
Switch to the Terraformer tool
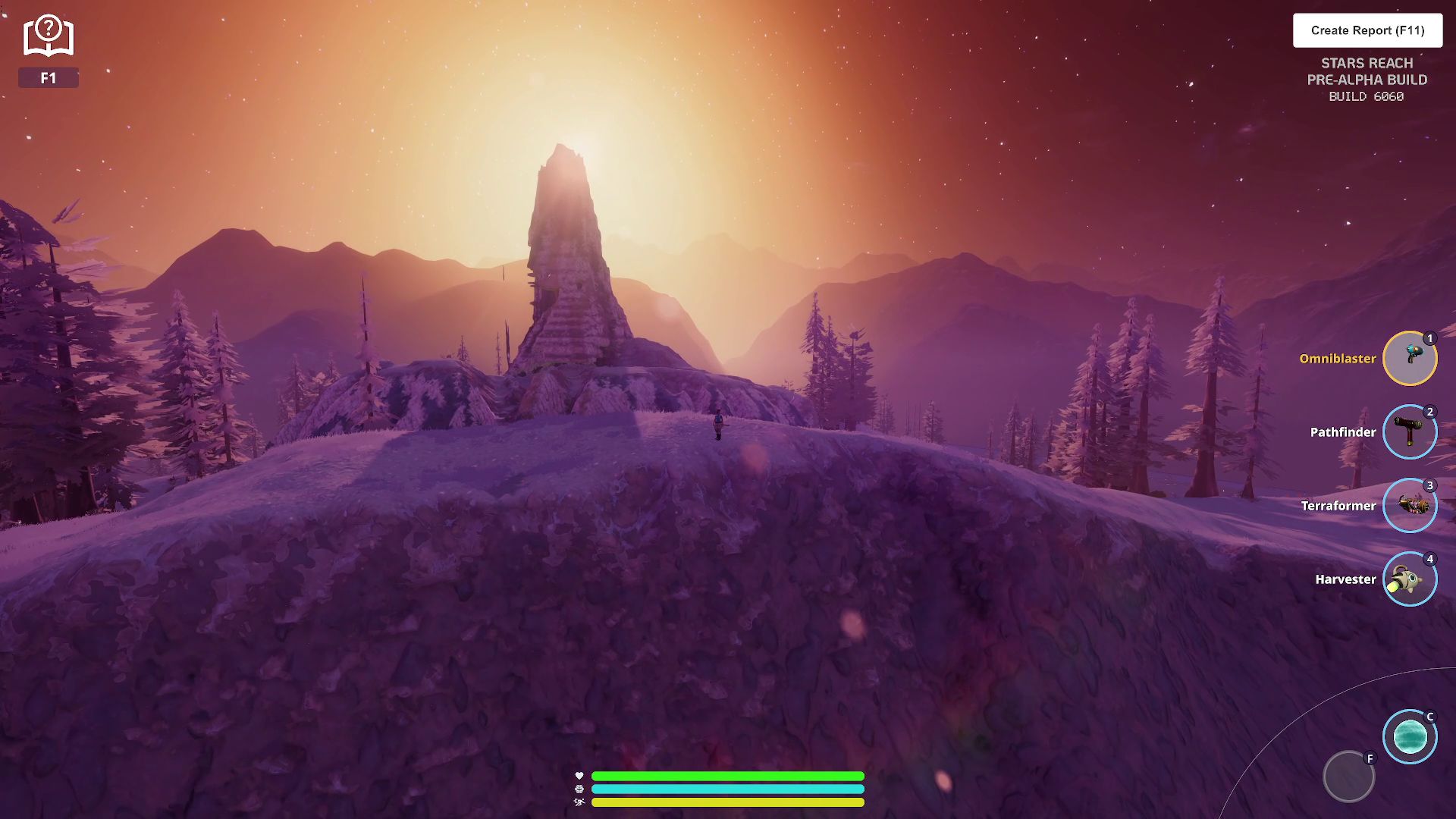[x=1410, y=506]
